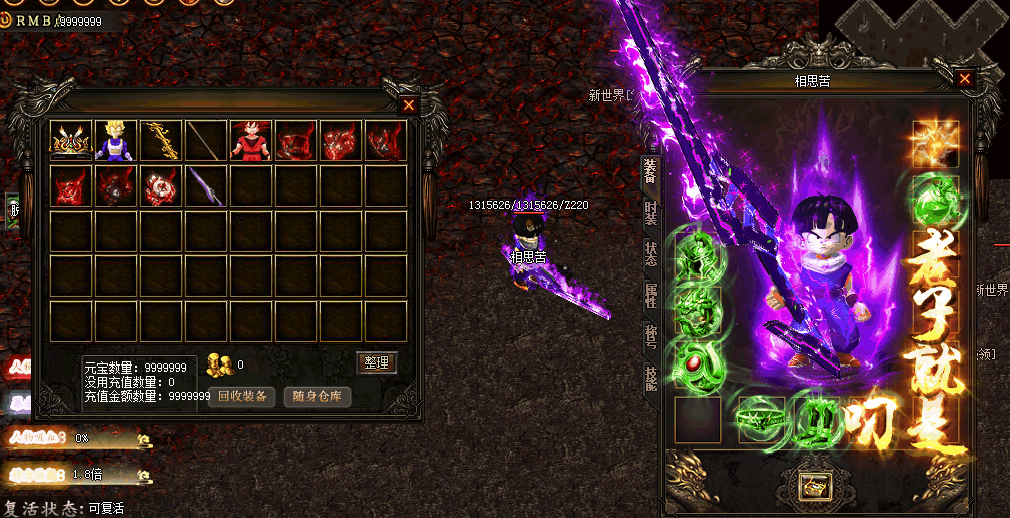Click the 整理 sort button

(x=377, y=363)
